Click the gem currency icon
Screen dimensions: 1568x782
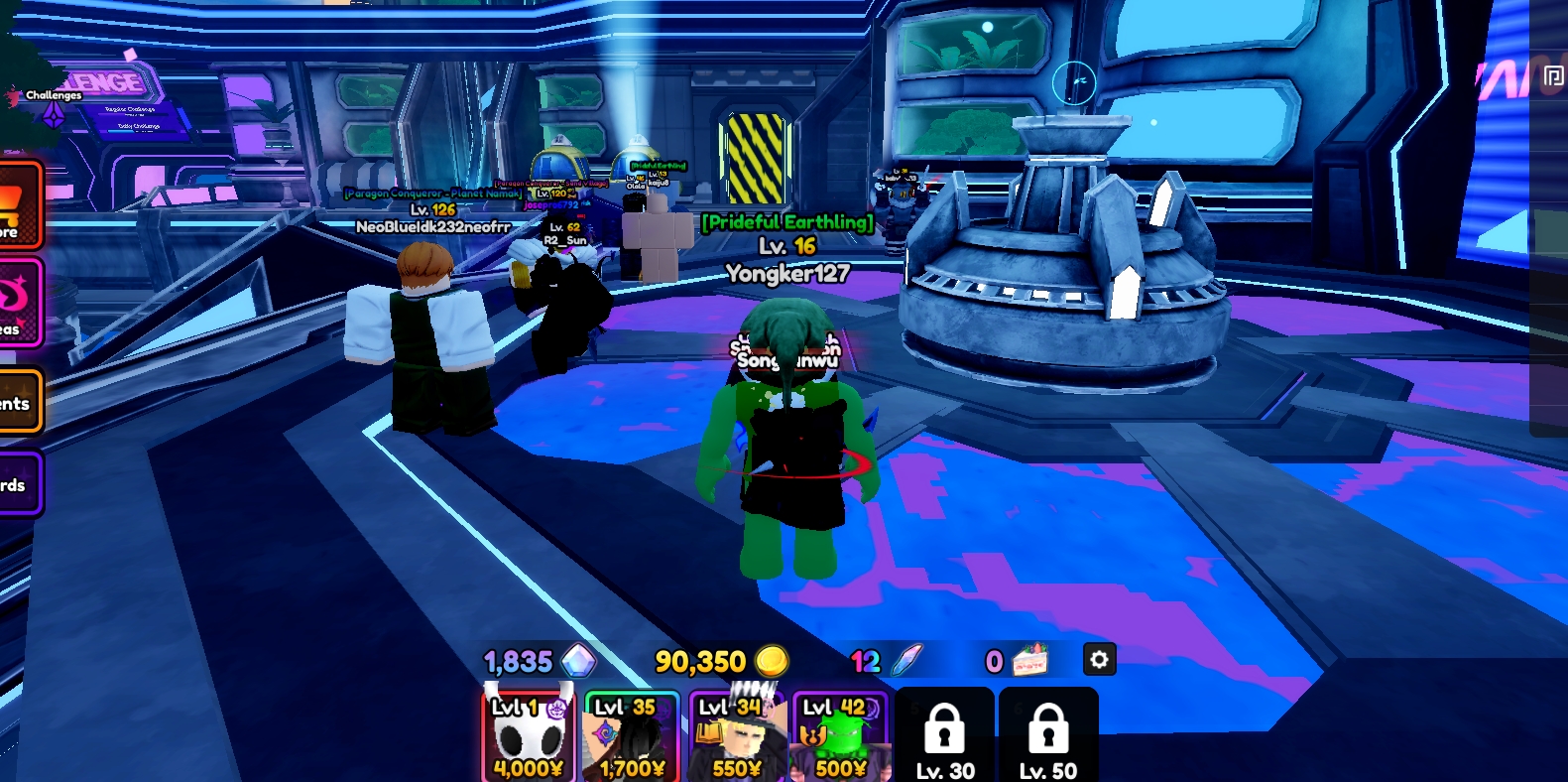pyautogui.click(x=578, y=660)
